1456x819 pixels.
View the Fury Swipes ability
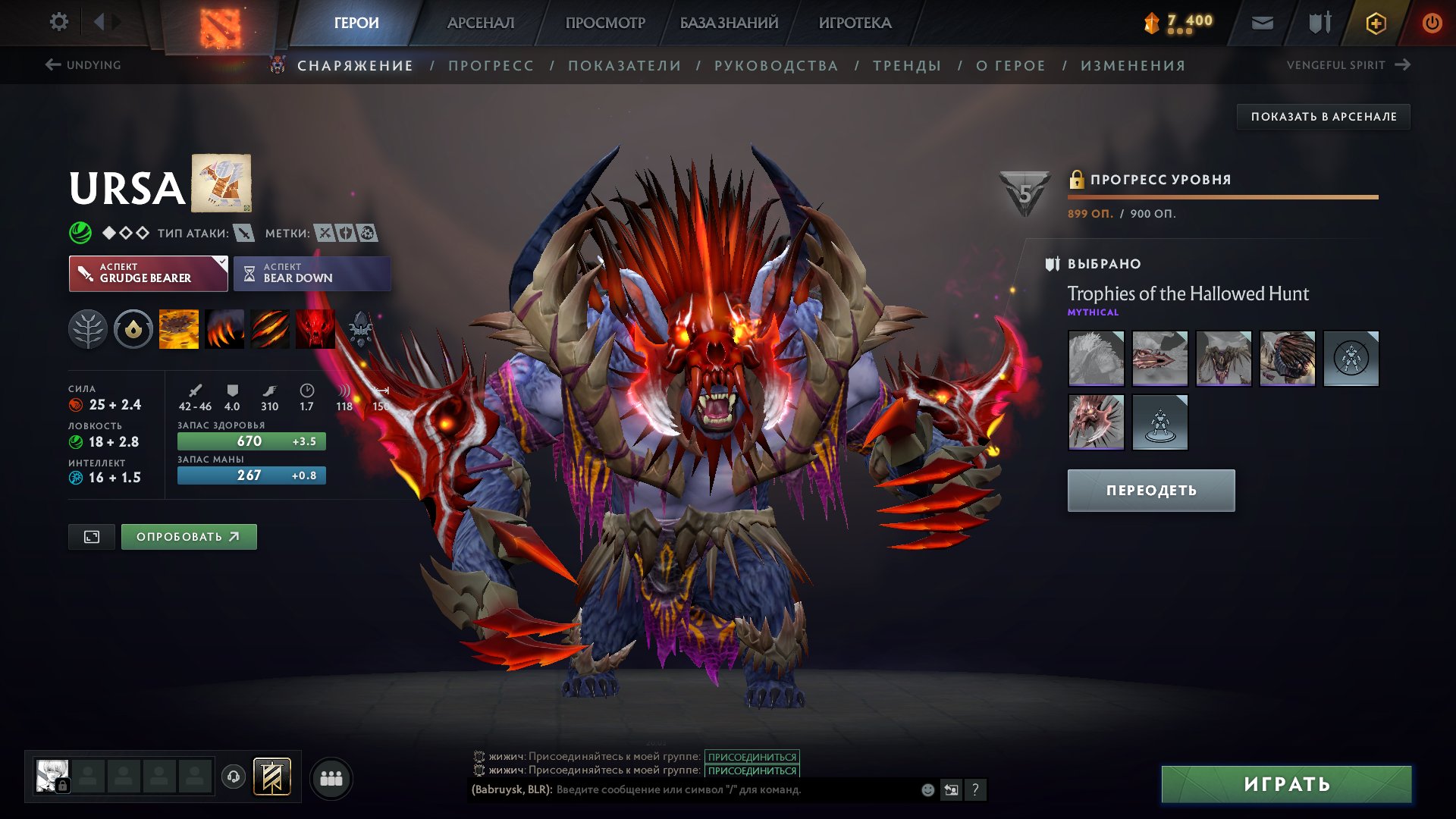[x=268, y=328]
